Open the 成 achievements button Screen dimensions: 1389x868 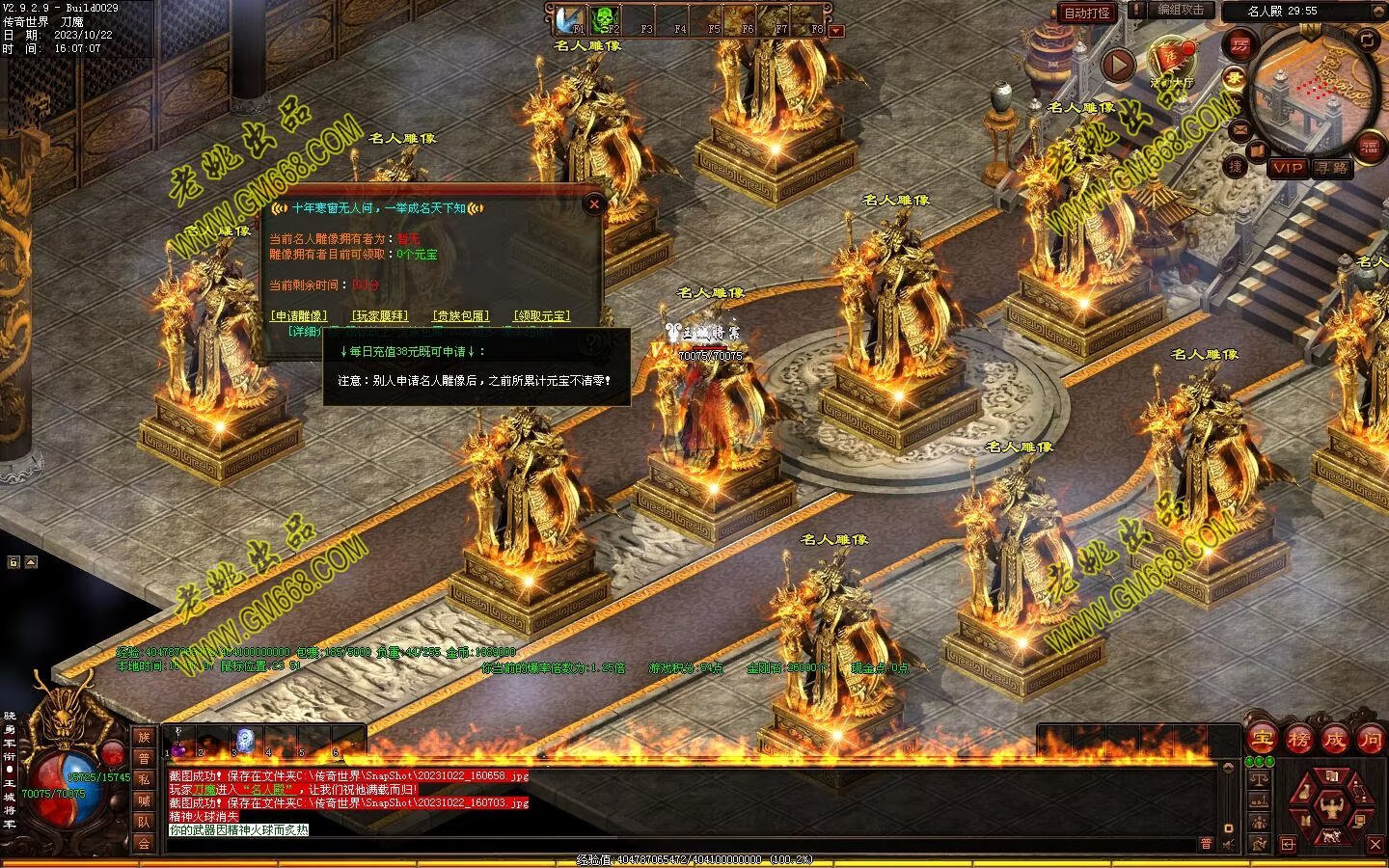click(1334, 740)
